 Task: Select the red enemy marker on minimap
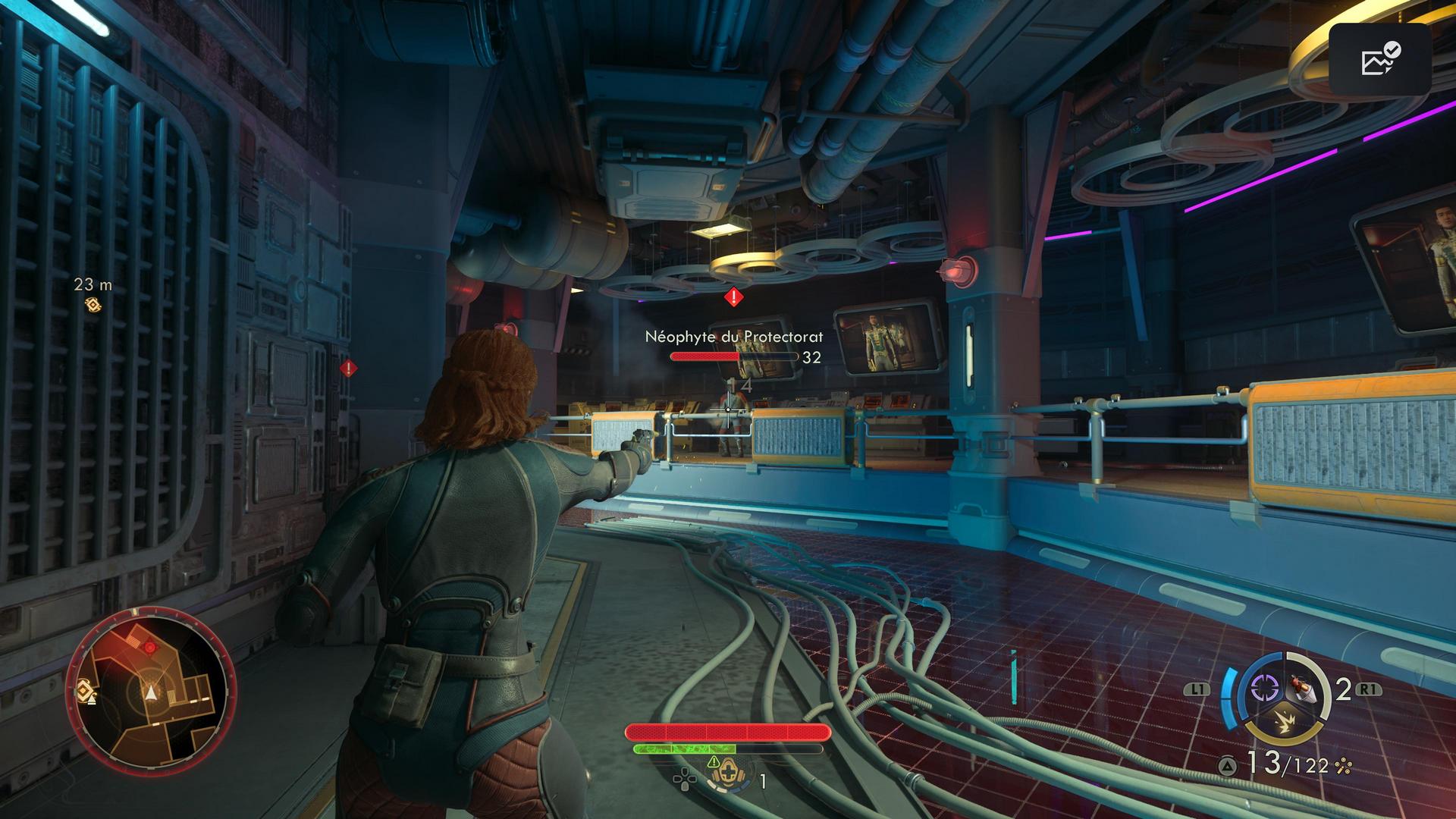coord(149,647)
